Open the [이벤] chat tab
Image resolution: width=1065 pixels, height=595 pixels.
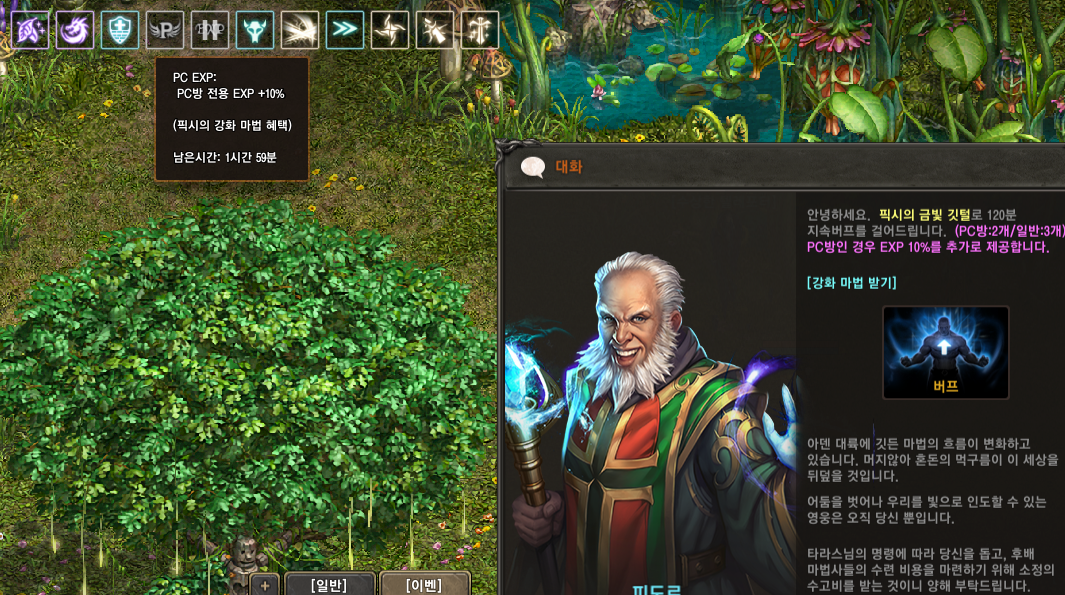(x=425, y=585)
